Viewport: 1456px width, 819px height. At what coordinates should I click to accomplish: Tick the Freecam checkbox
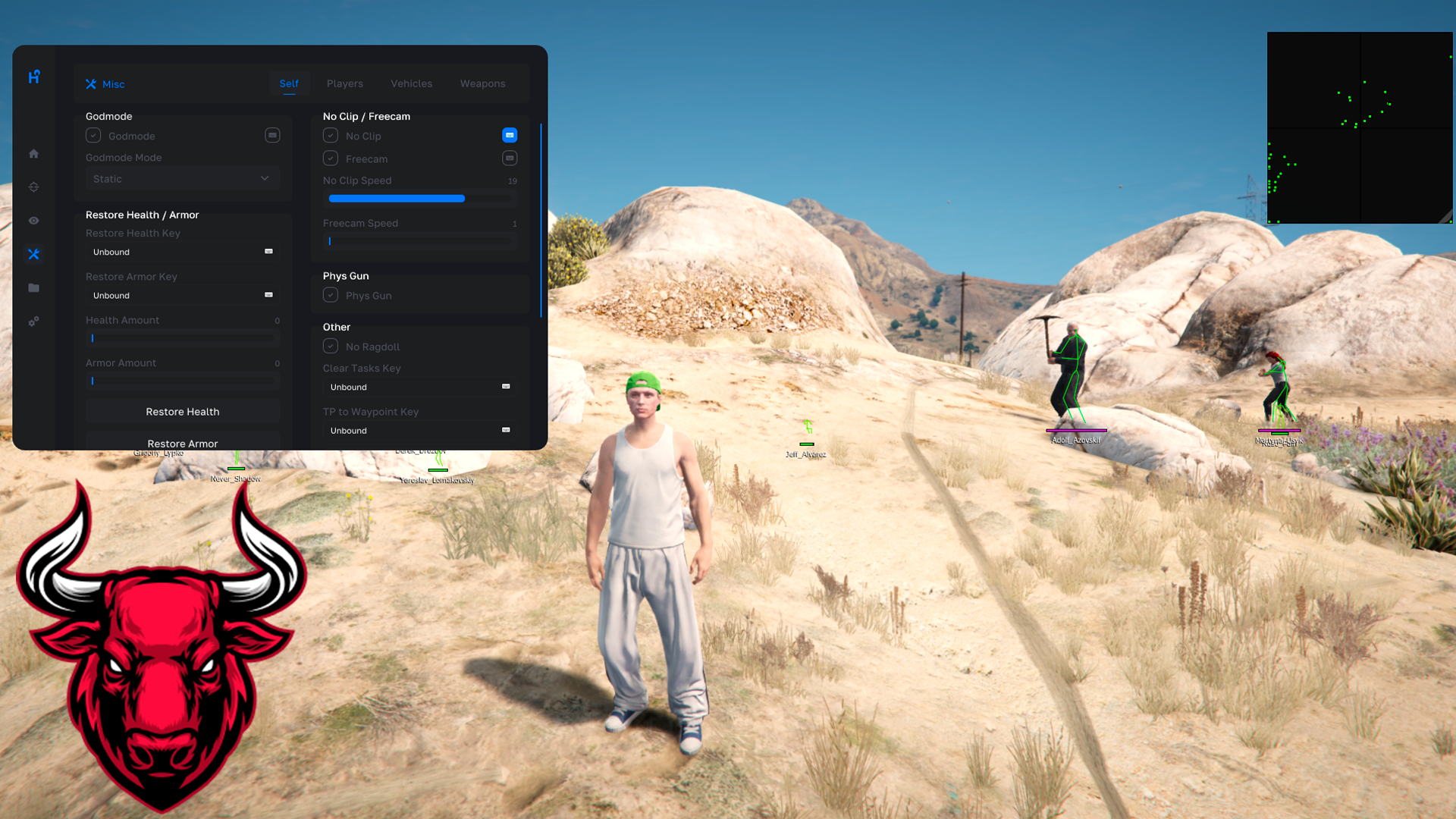331,158
